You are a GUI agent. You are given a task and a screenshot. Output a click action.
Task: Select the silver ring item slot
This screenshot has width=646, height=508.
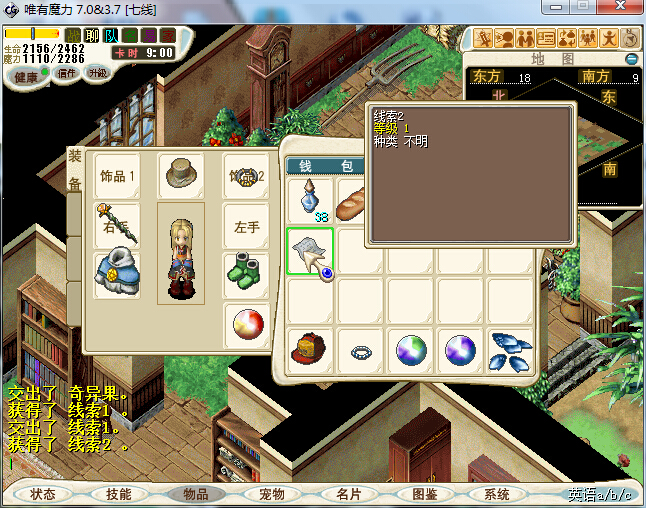point(361,351)
